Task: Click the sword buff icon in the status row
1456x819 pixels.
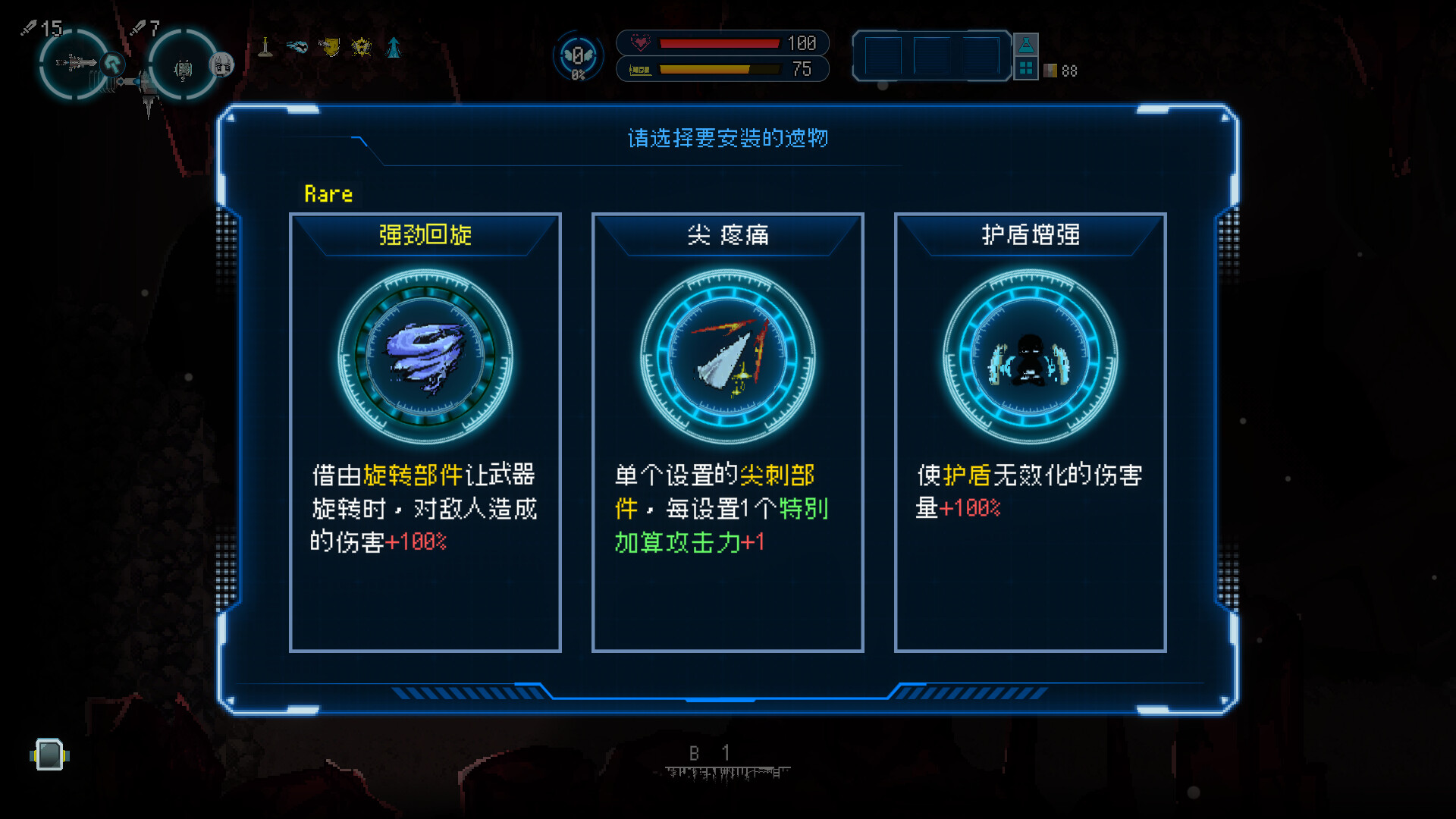Action: click(x=266, y=46)
